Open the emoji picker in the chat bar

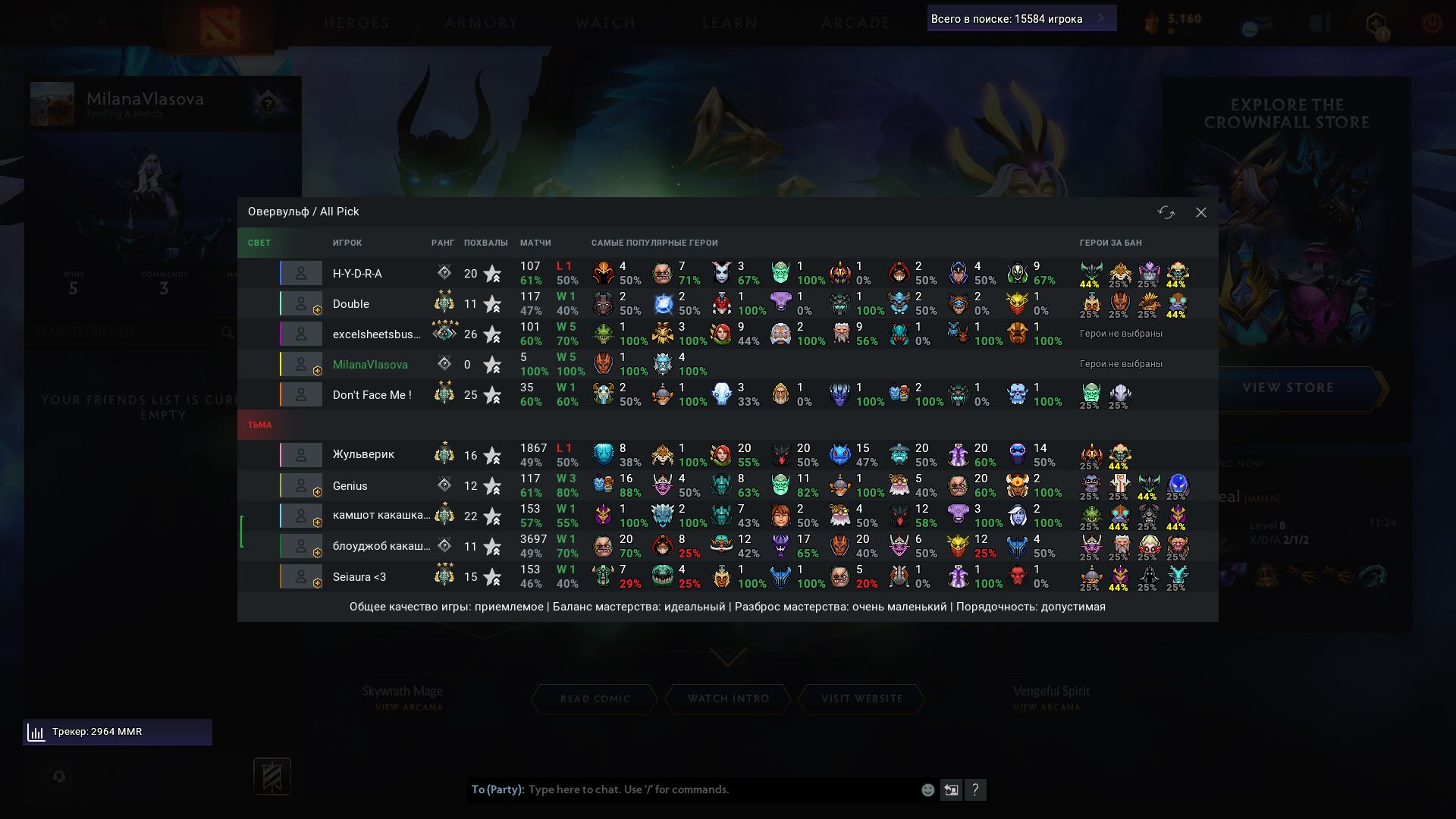[928, 789]
